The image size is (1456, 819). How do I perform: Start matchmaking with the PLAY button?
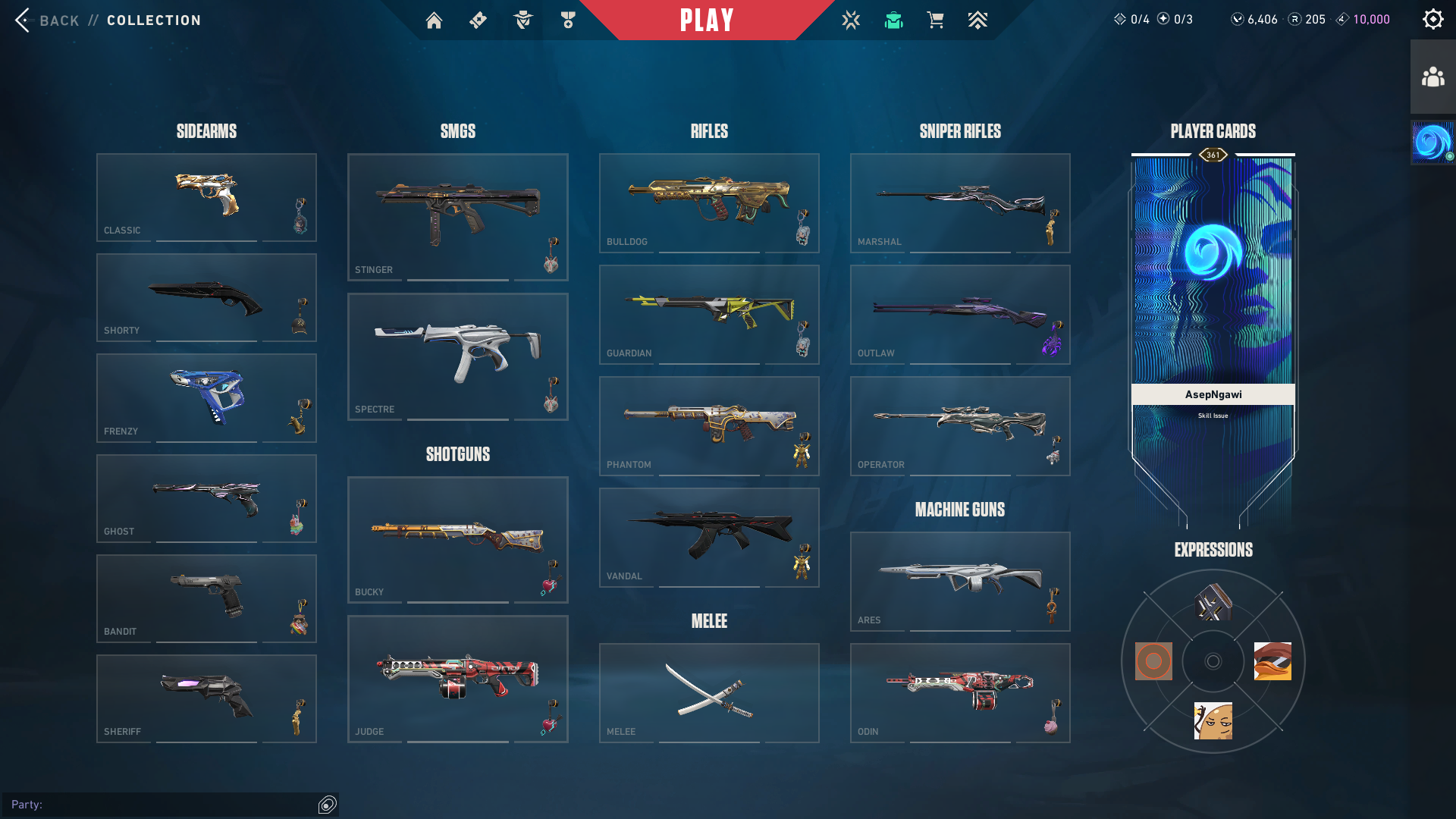pos(707,20)
